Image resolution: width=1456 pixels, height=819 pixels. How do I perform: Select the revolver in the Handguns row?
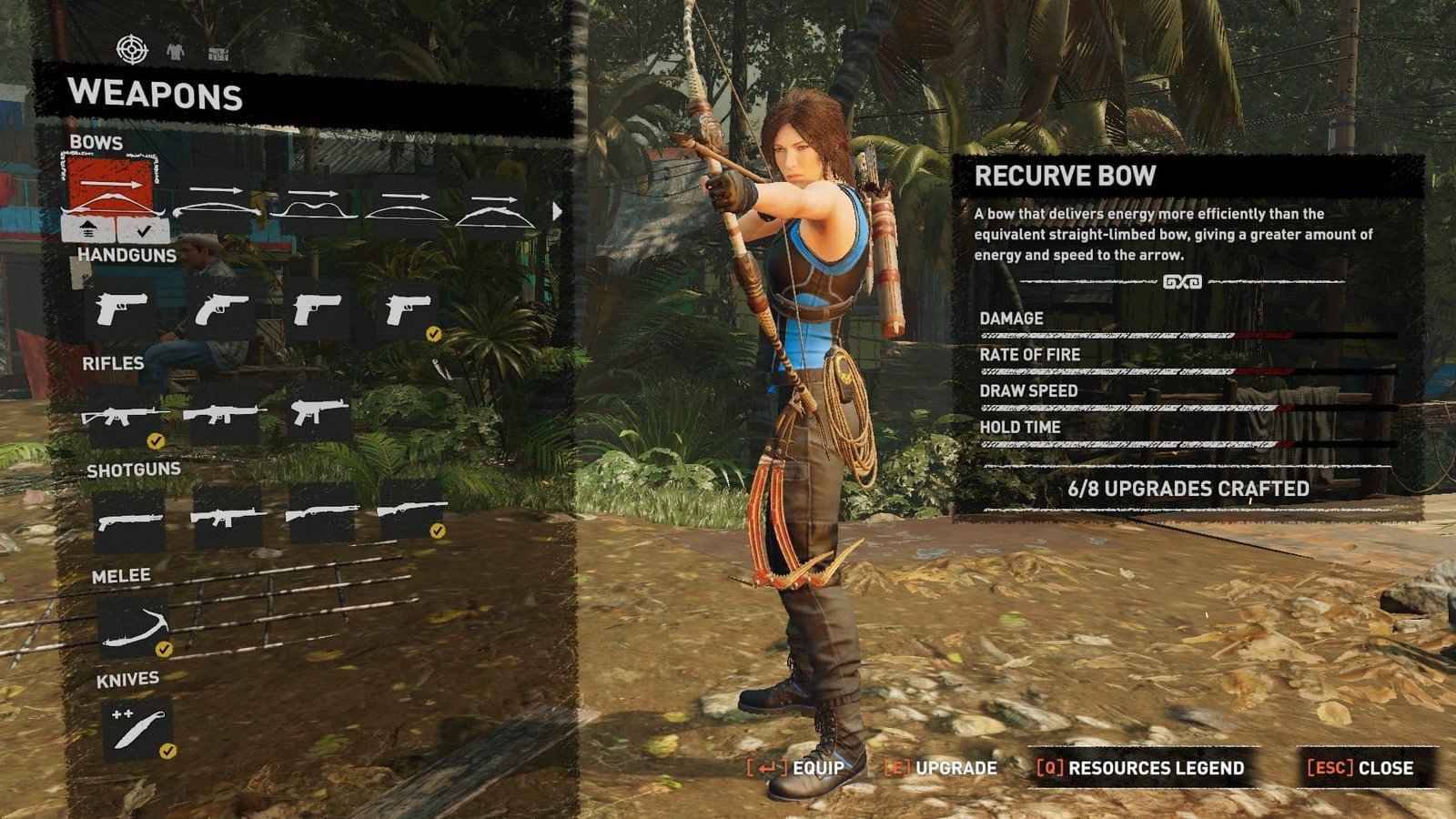click(219, 309)
